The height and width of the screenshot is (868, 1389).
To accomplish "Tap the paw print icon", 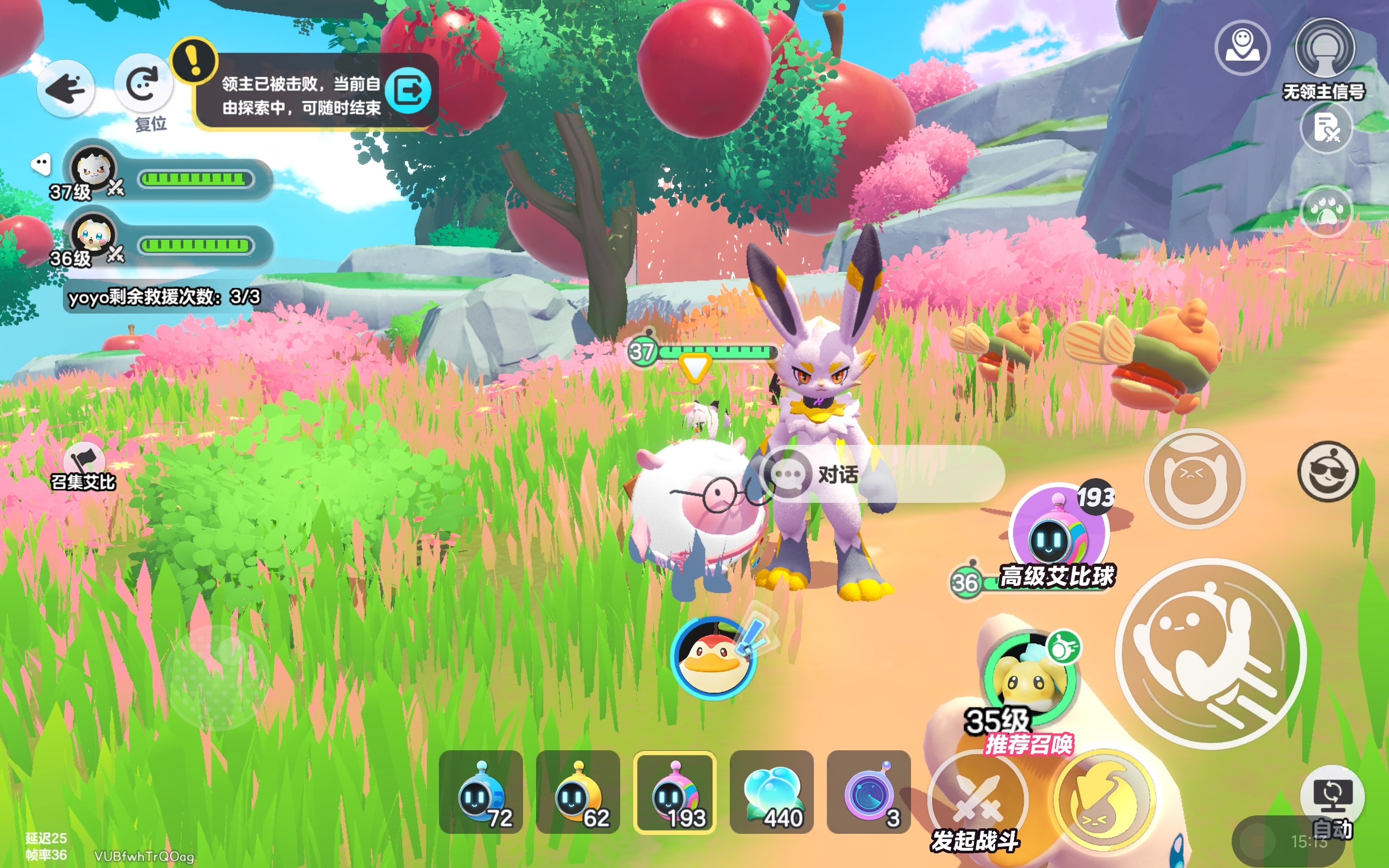I will pyautogui.click(x=1327, y=212).
